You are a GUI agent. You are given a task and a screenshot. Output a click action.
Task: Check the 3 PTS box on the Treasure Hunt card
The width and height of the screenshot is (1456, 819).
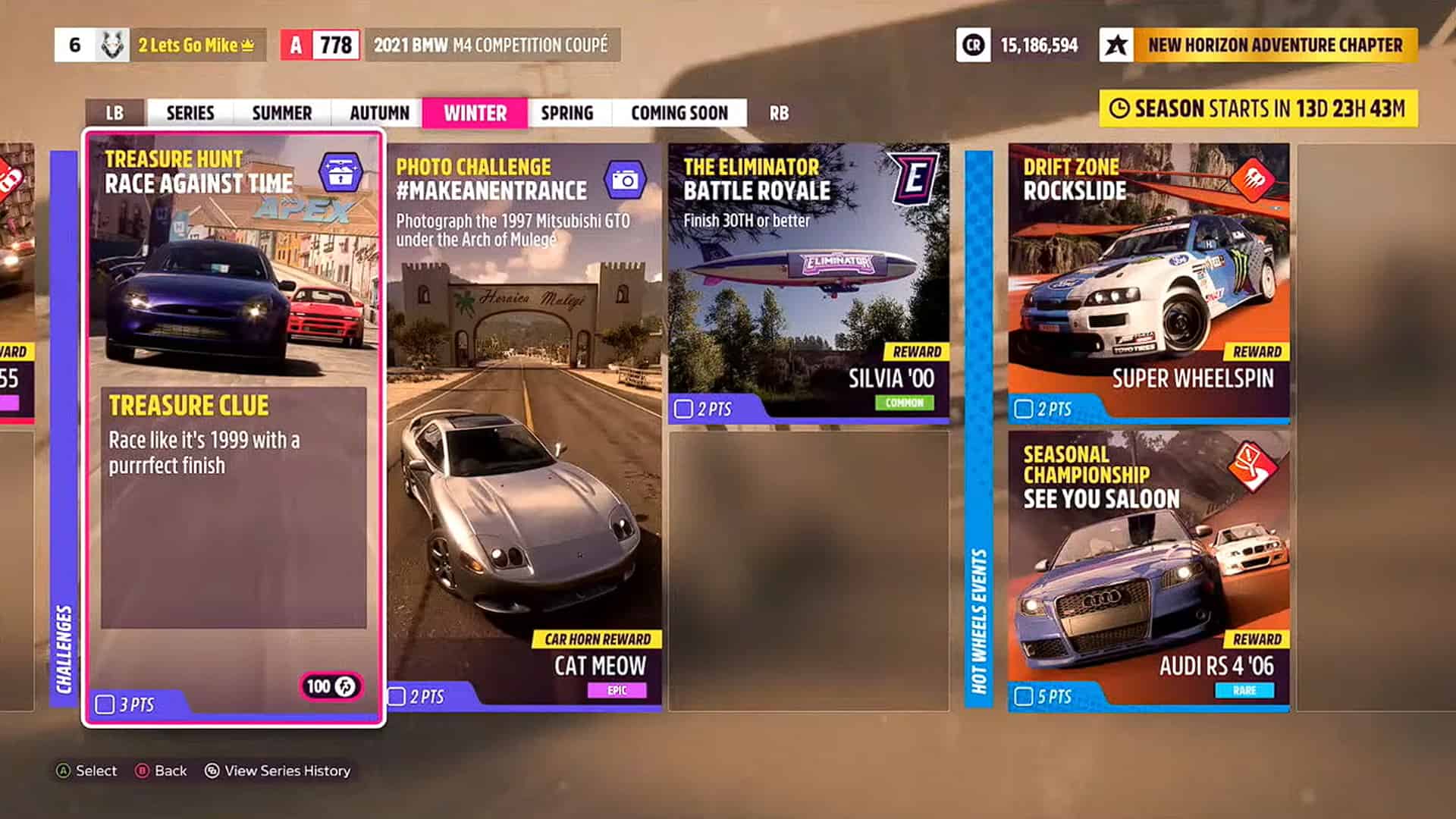point(105,703)
